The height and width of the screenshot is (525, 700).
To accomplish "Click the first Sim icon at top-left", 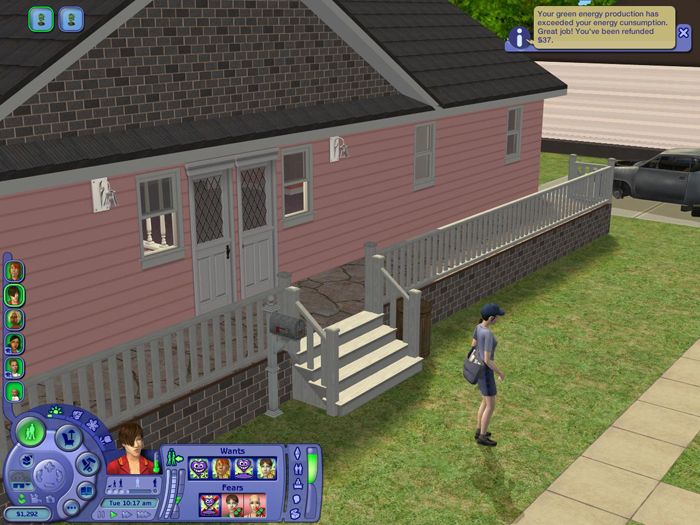I will point(41,19).
